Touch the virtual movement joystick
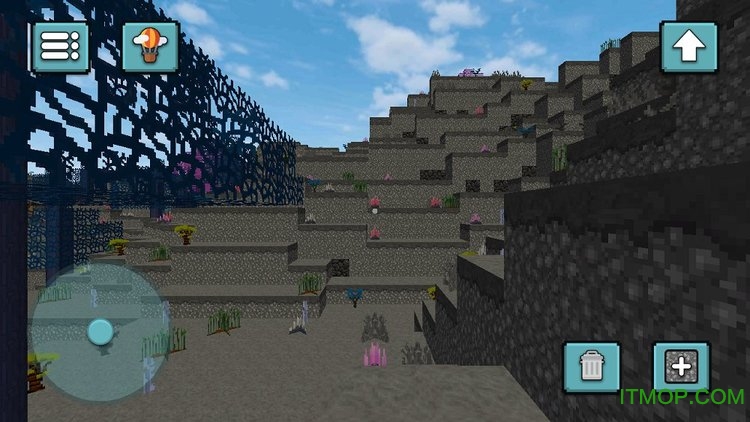750x422 pixels. pyautogui.click(x=100, y=332)
